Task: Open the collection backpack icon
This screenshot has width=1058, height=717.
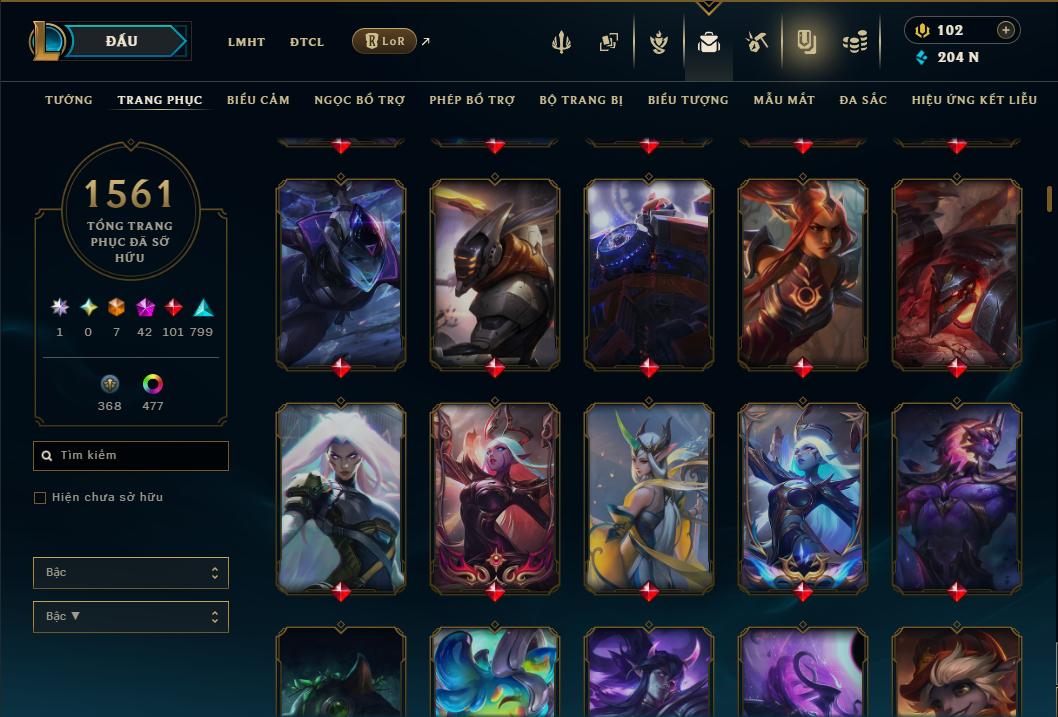Action: (709, 42)
